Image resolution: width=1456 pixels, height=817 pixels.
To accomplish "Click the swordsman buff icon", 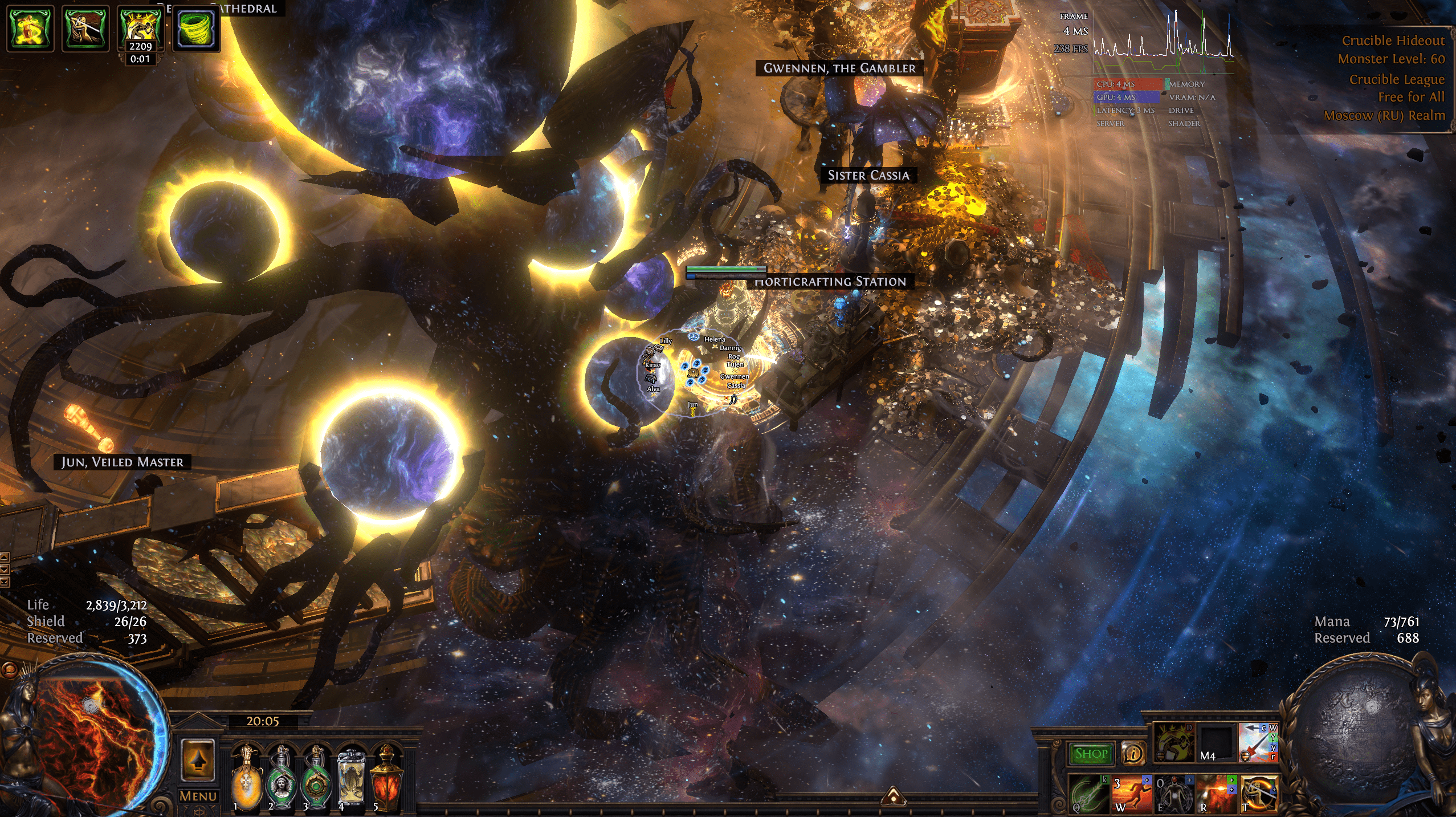I will pyautogui.click(x=85, y=28).
